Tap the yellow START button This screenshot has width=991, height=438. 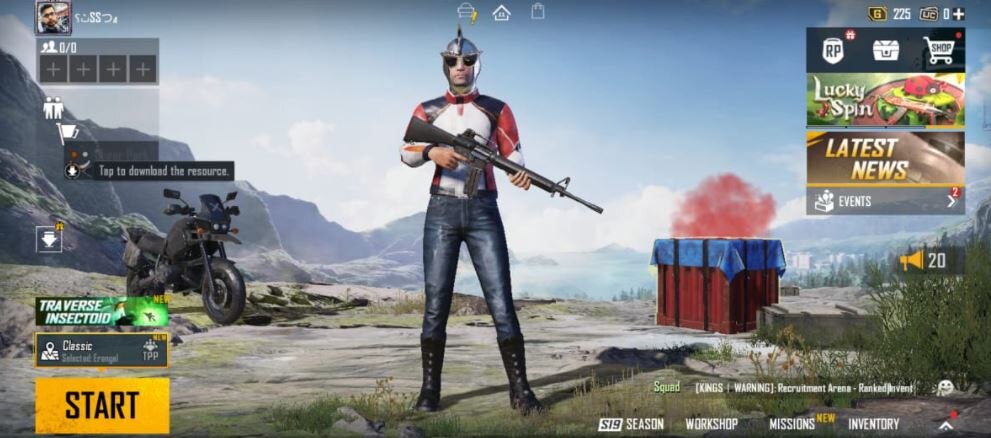(102, 405)
